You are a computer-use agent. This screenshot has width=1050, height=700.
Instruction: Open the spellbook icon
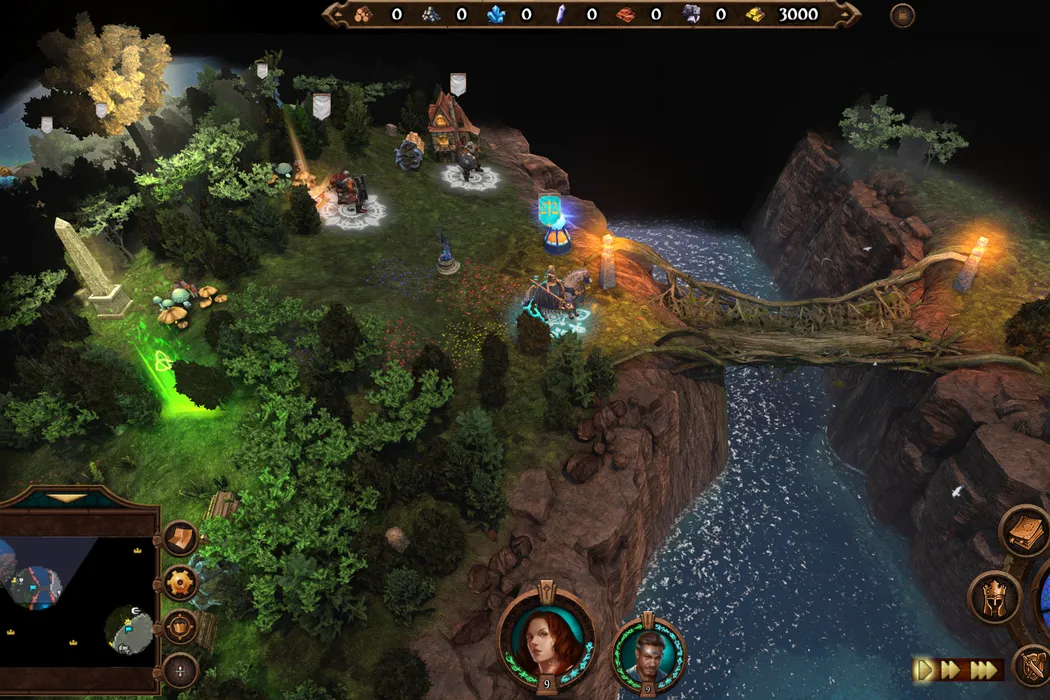click(1025, 531)
